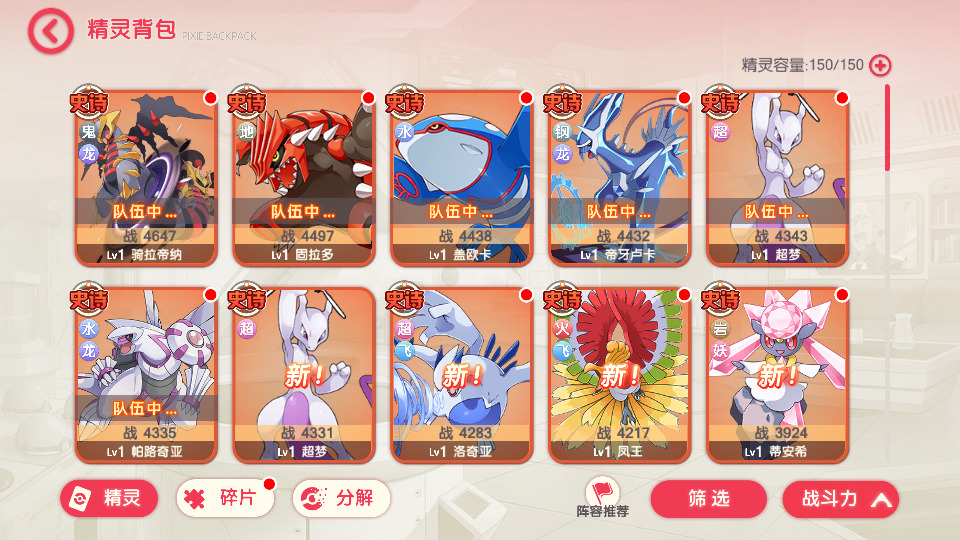Open the 分解 decompose tab

[x=341, y=498]
